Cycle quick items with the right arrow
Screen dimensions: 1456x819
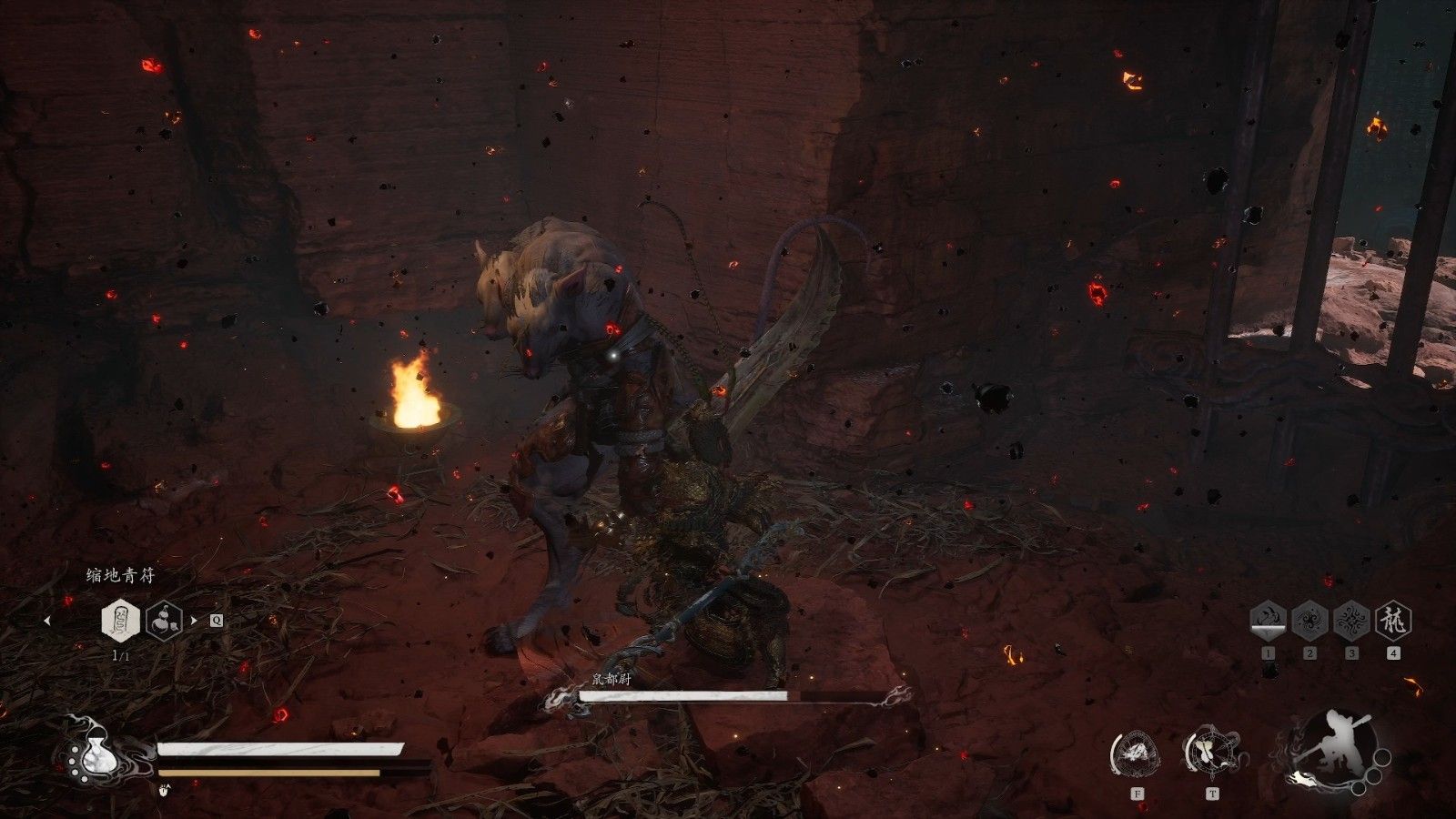194,622
